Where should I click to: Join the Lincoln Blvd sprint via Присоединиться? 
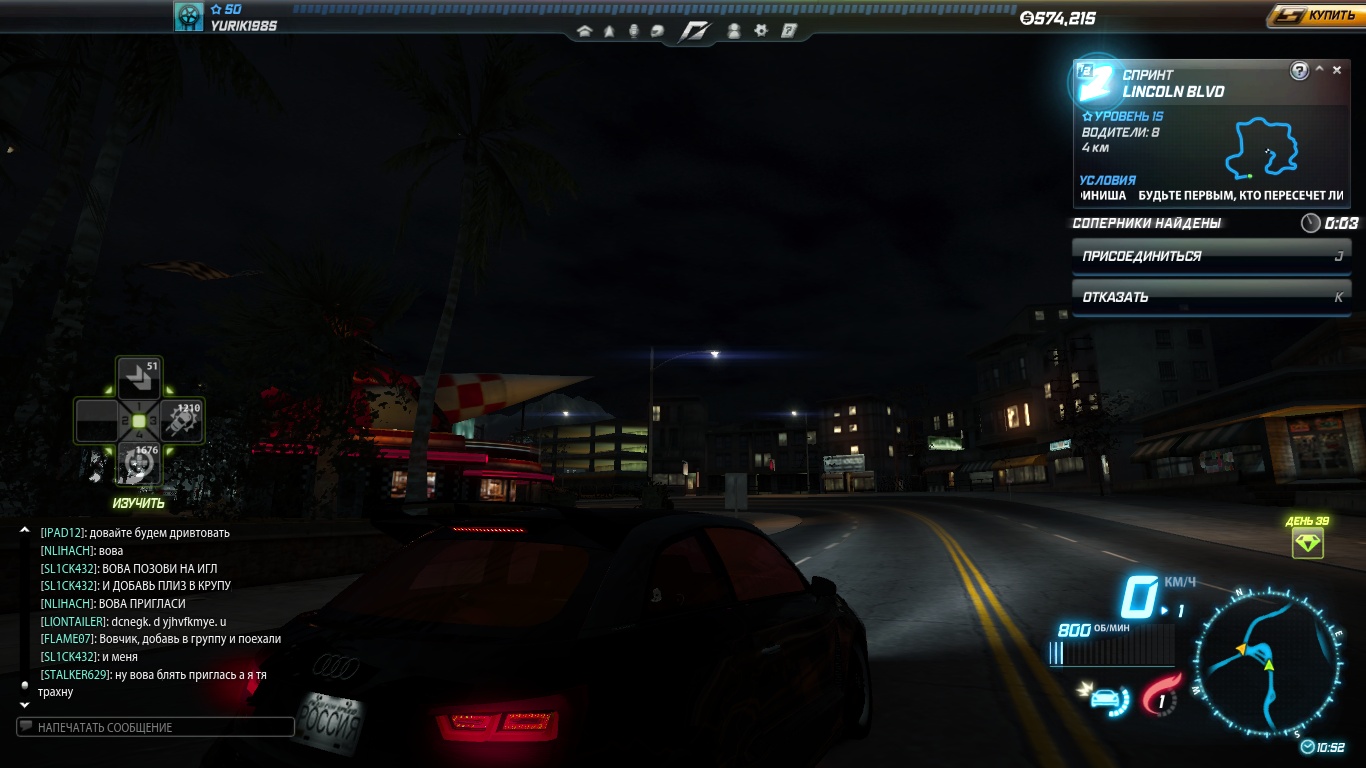1210,256
